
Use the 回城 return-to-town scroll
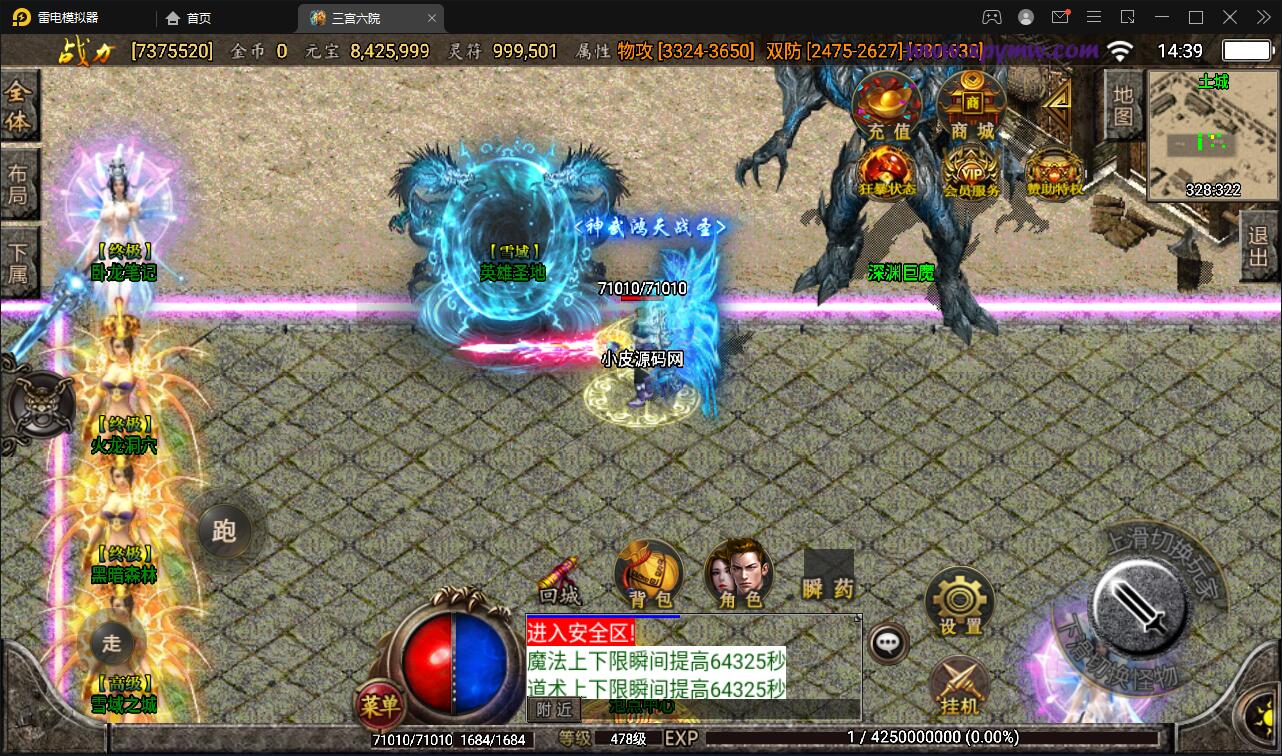[x=558, y=580]
